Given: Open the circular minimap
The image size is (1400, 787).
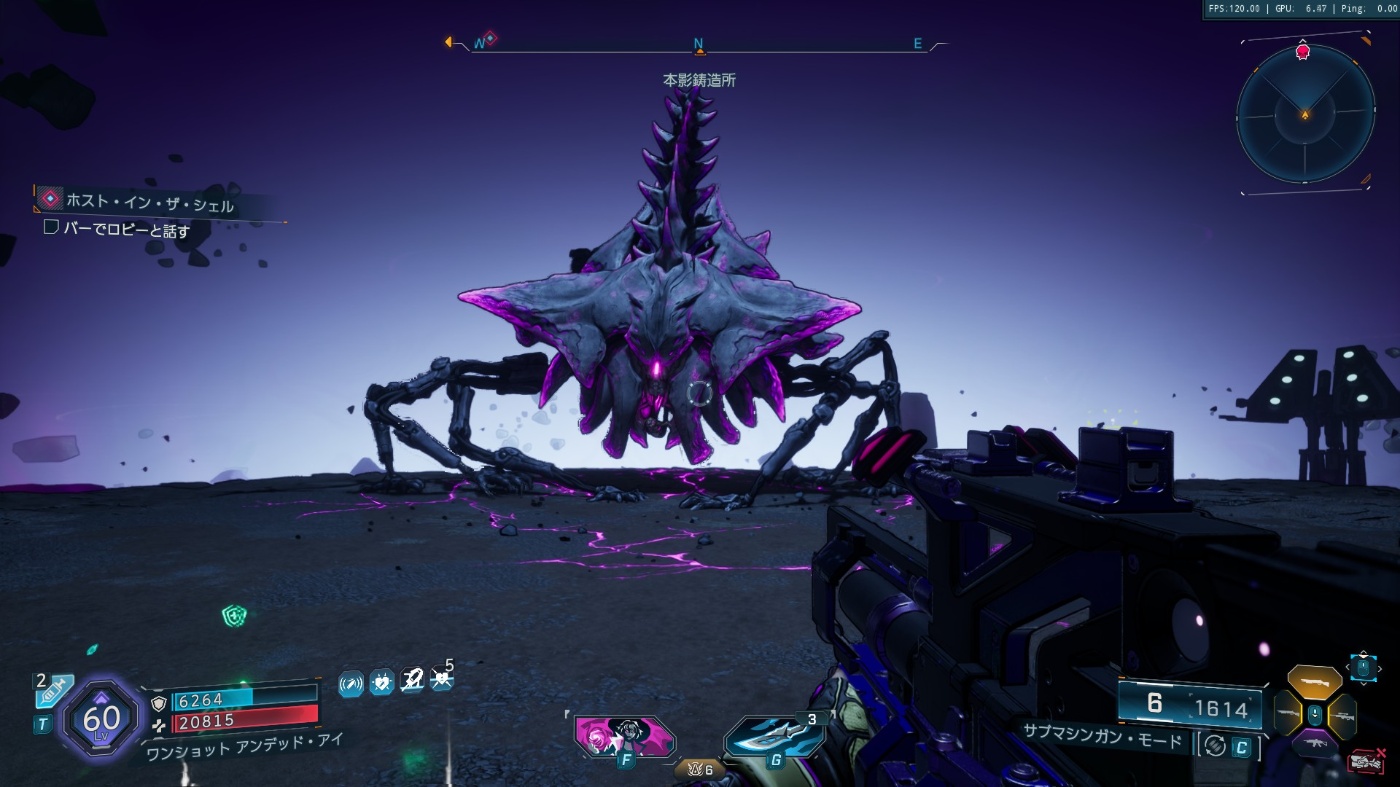Looking at the screenshot, I should (1305, 114).
